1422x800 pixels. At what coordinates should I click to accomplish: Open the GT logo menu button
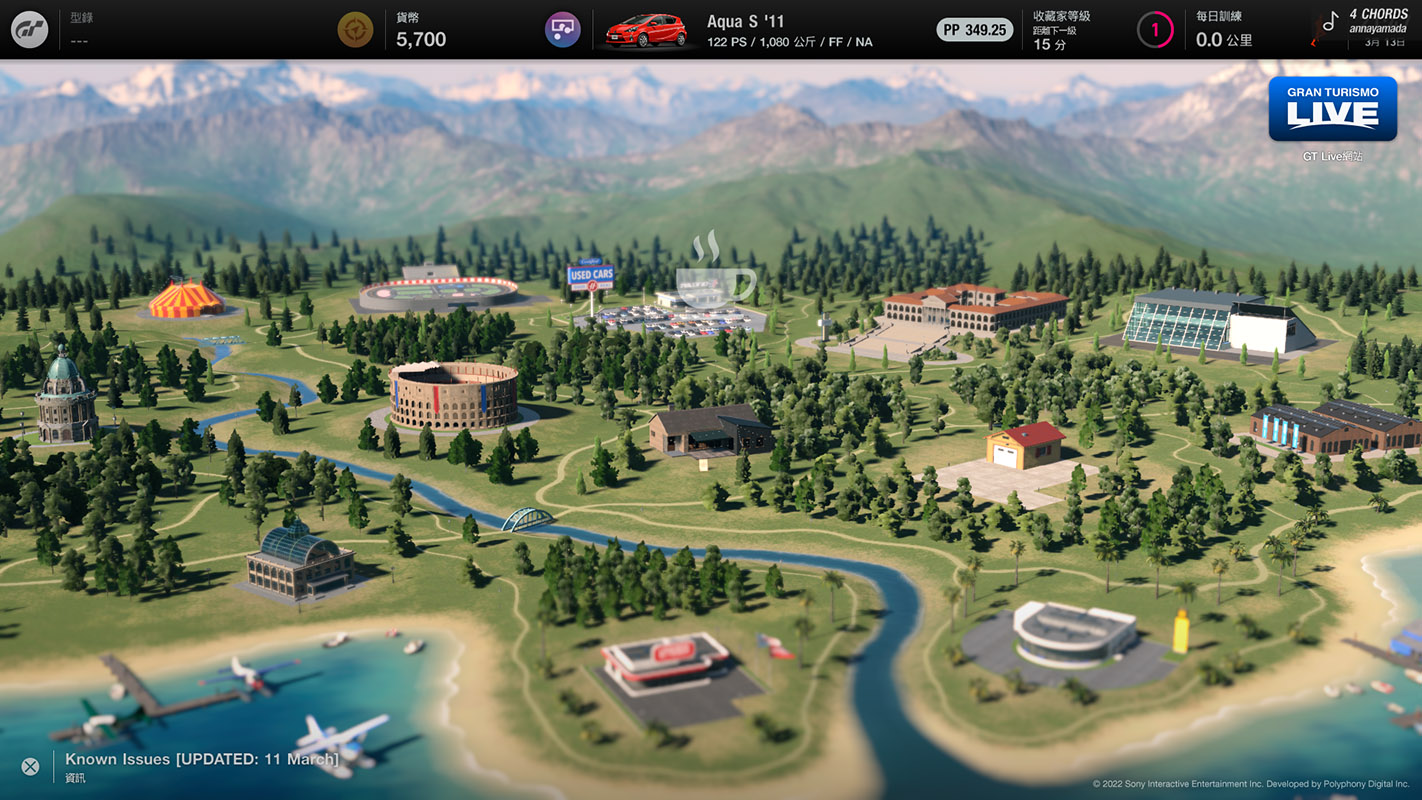pos(29,30)
